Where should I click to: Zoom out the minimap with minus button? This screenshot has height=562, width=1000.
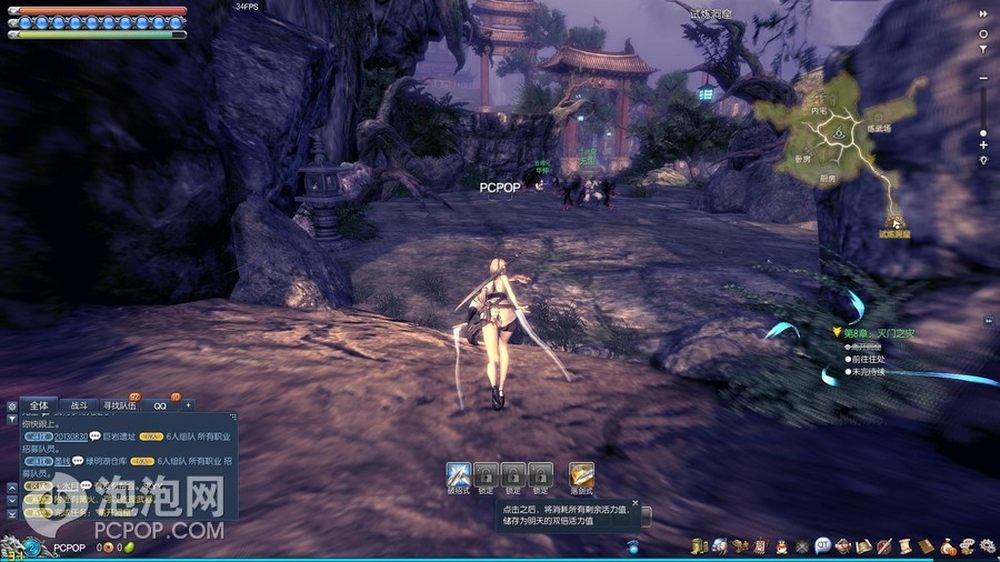[984, 77]
